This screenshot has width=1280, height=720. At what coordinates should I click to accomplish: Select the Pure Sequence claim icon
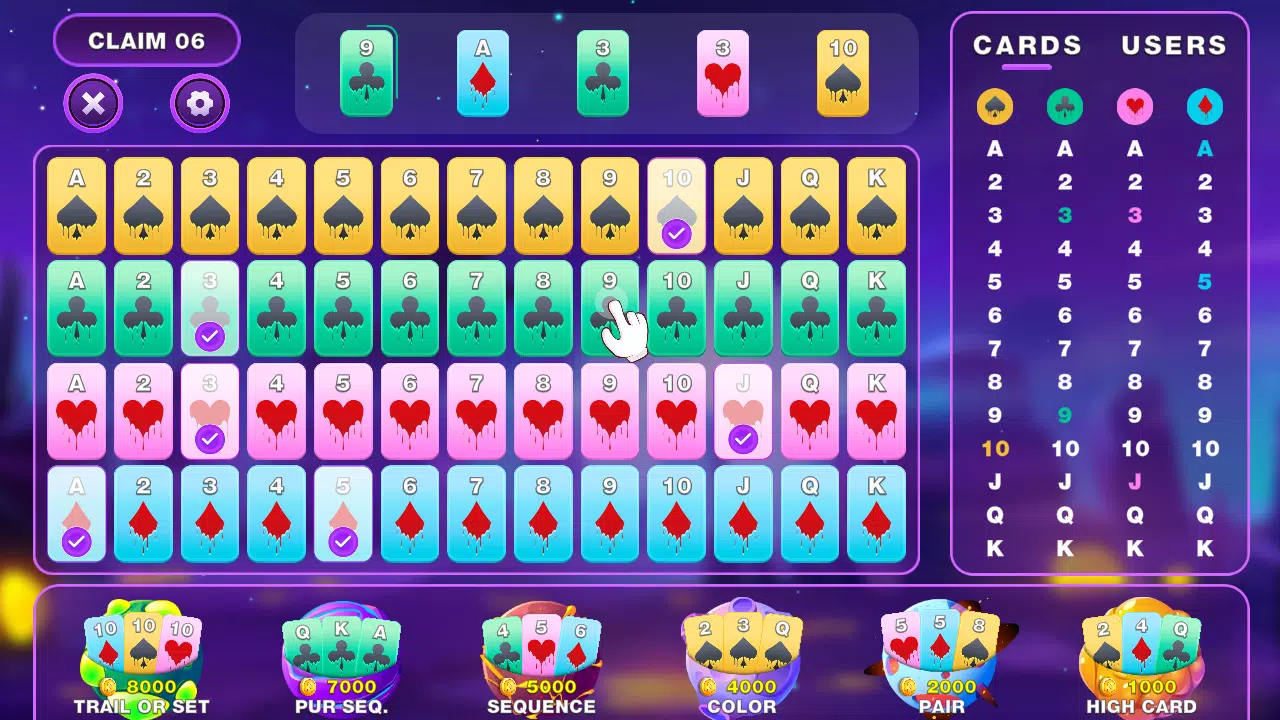[341, 650]
